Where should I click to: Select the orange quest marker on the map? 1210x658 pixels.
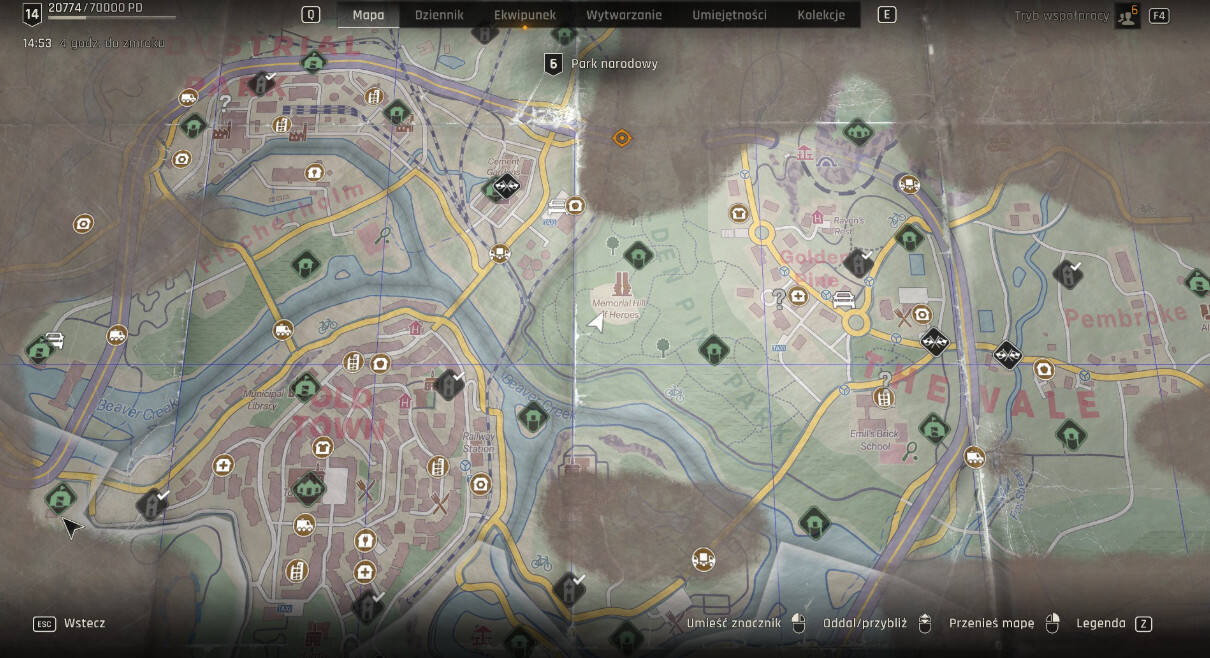621,138
